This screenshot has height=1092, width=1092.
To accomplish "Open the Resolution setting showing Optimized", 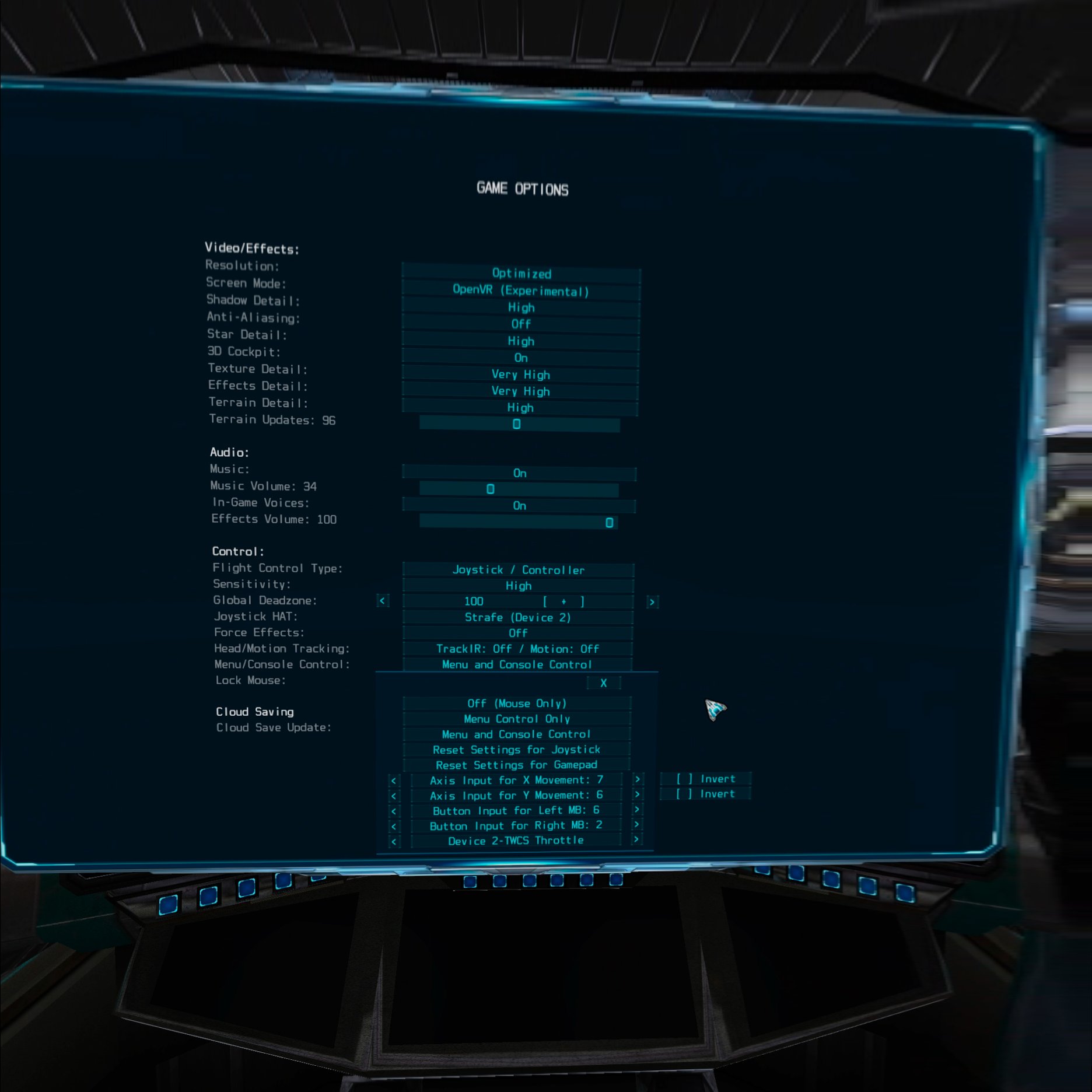I will coord(521,274).
